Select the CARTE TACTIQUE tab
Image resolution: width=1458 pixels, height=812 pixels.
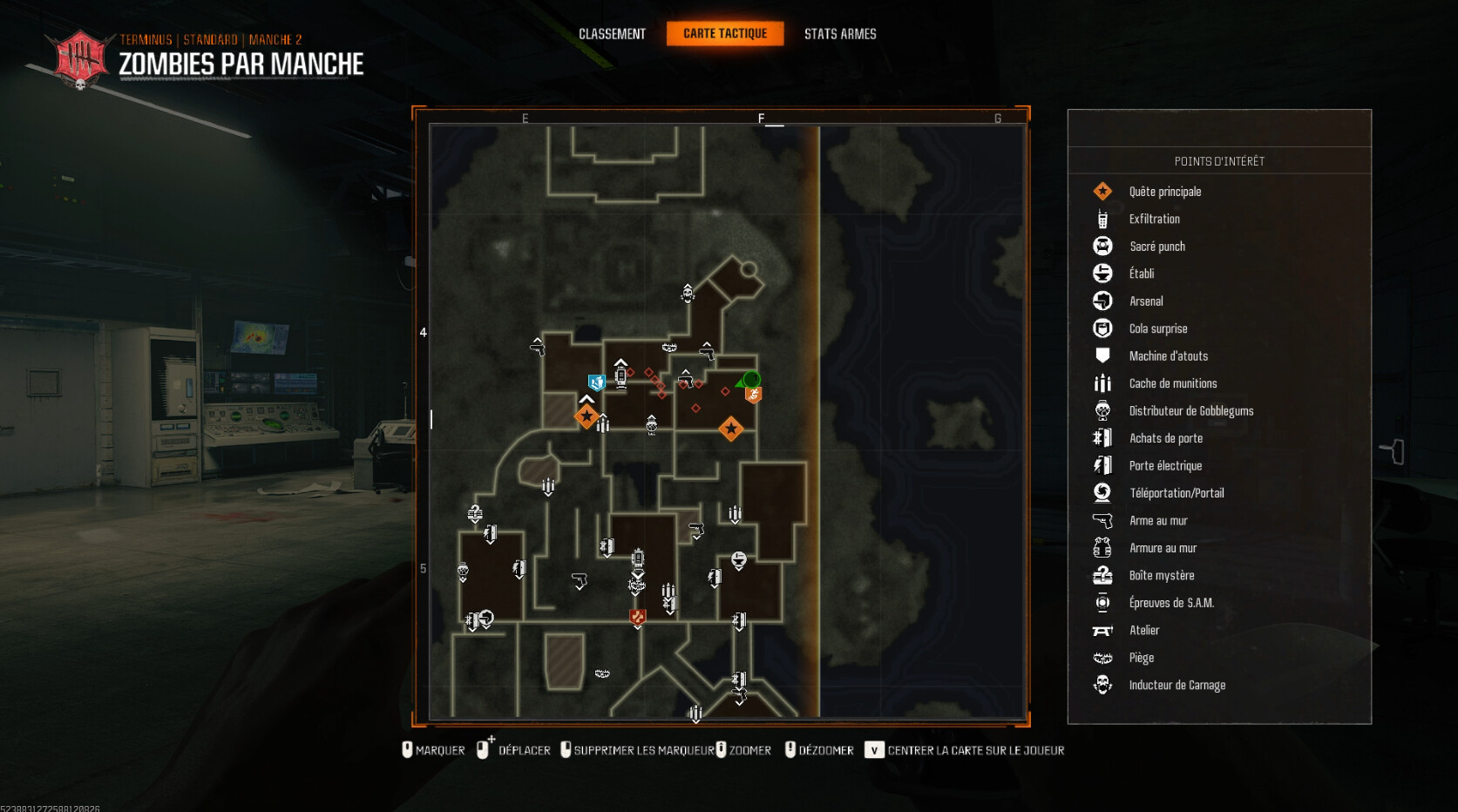coord(725,34)
